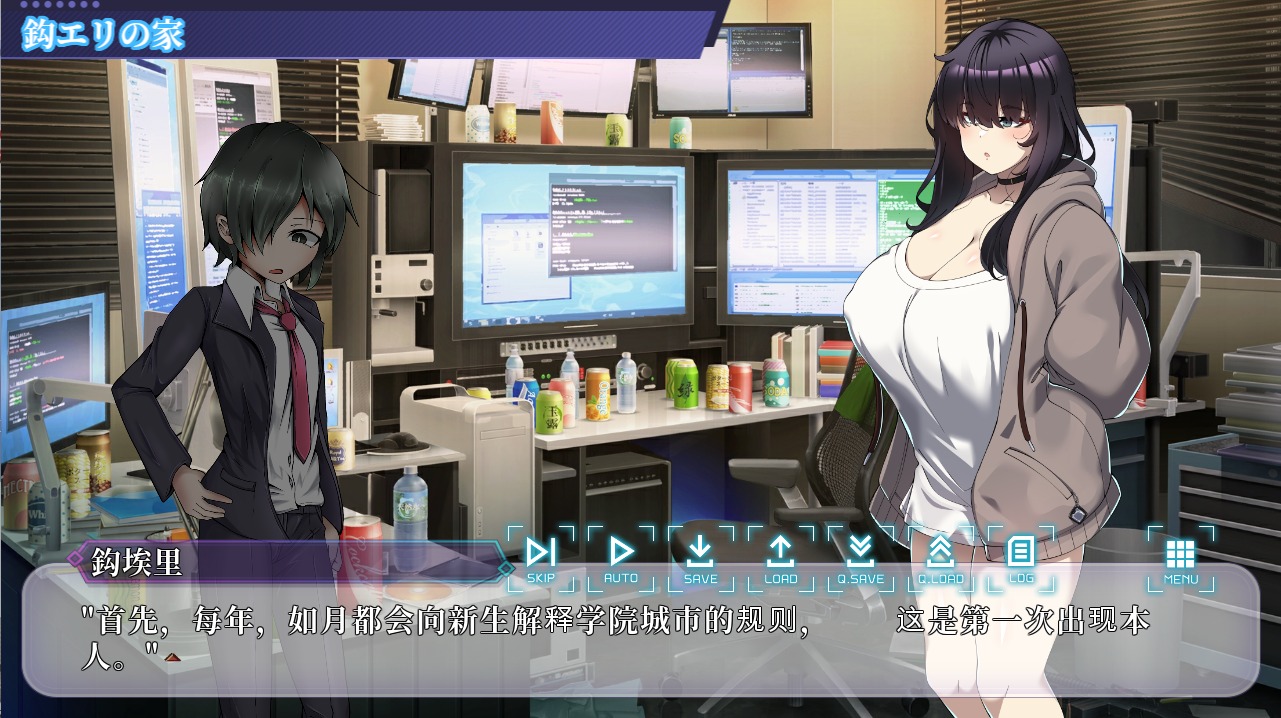Open the MENU grid button
1281x718 pixels.
coord(1180,558)
